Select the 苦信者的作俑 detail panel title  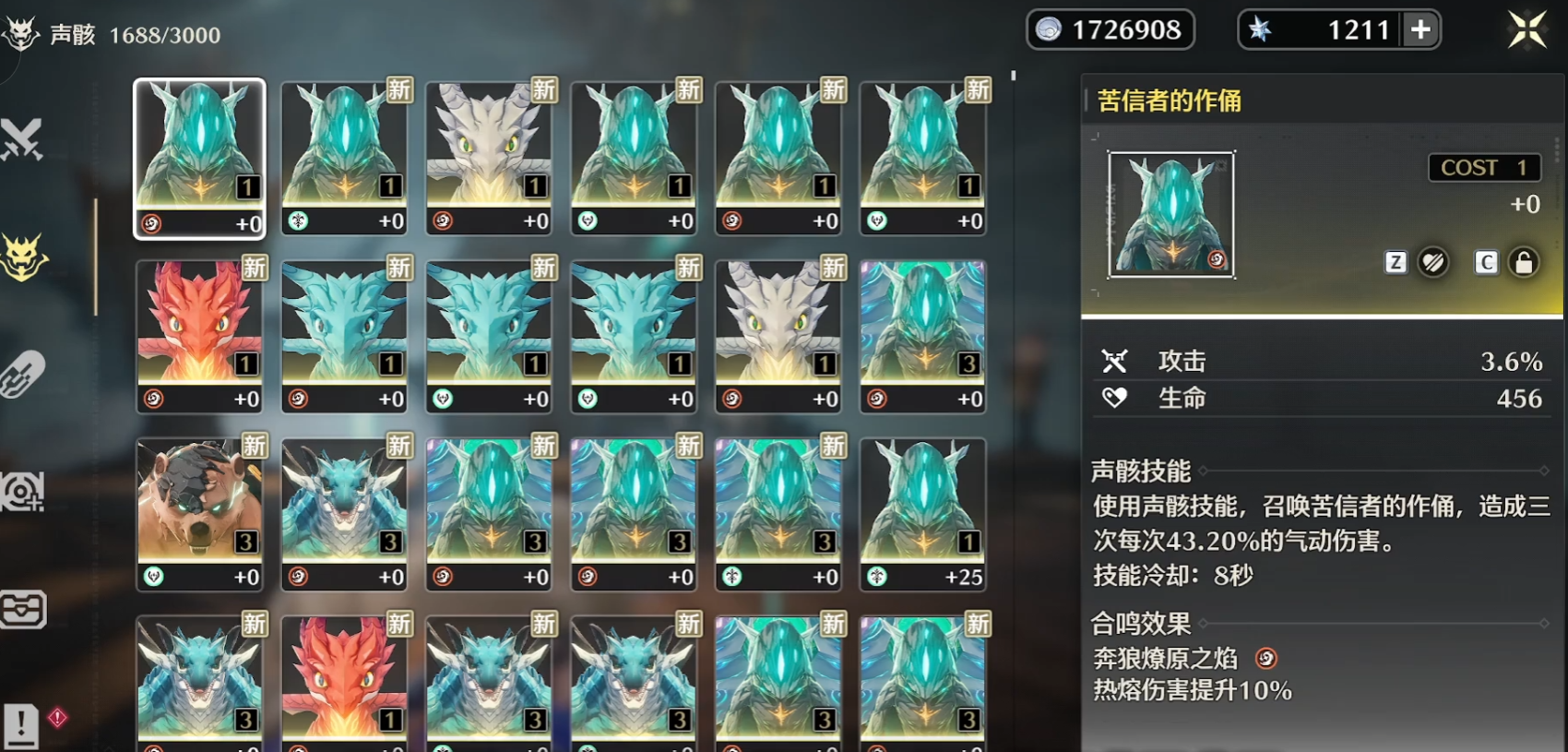point(1171,101)
